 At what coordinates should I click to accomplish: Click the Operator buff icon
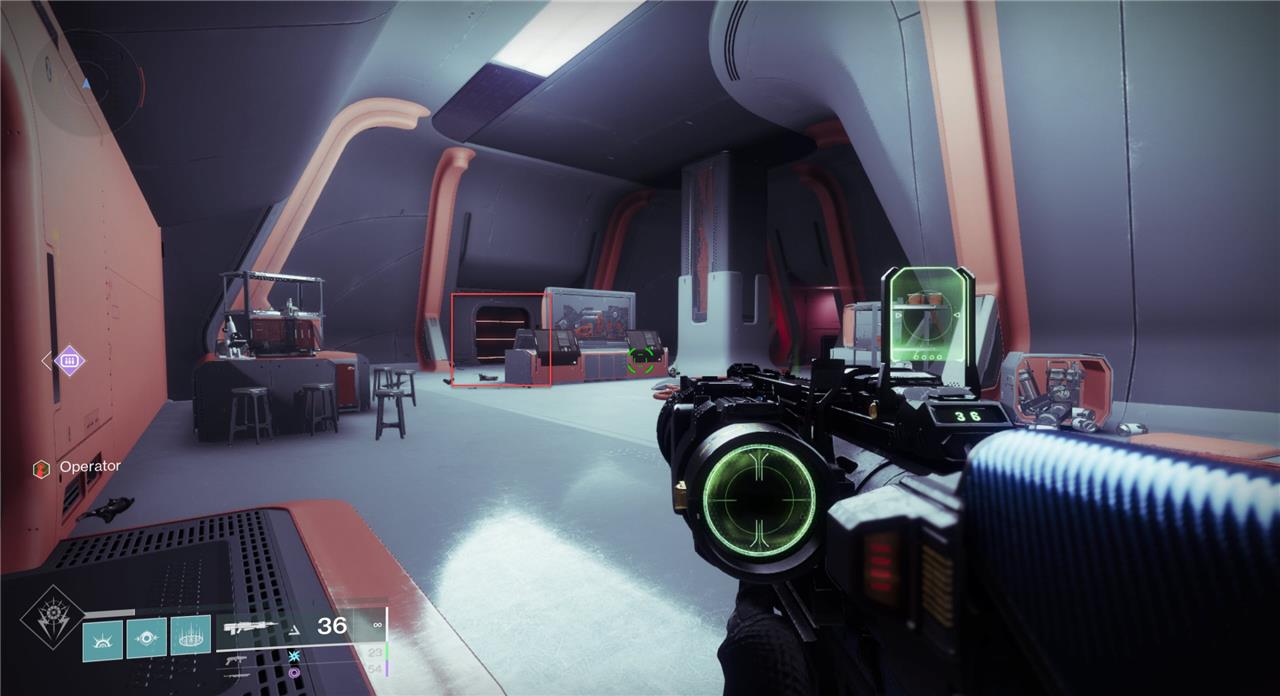point(41,467)
